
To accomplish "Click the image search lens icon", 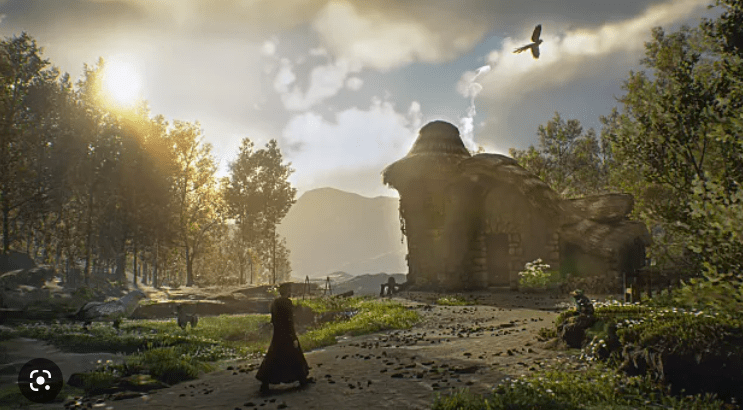I will (x=40, y=380).
